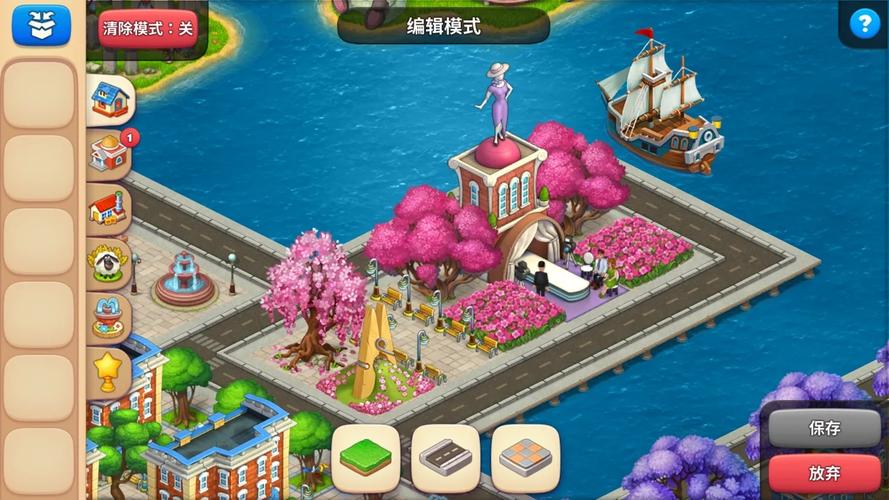Open the blue storage box button
This screenshot has width=889, height=500.
[x=41, y=25]
